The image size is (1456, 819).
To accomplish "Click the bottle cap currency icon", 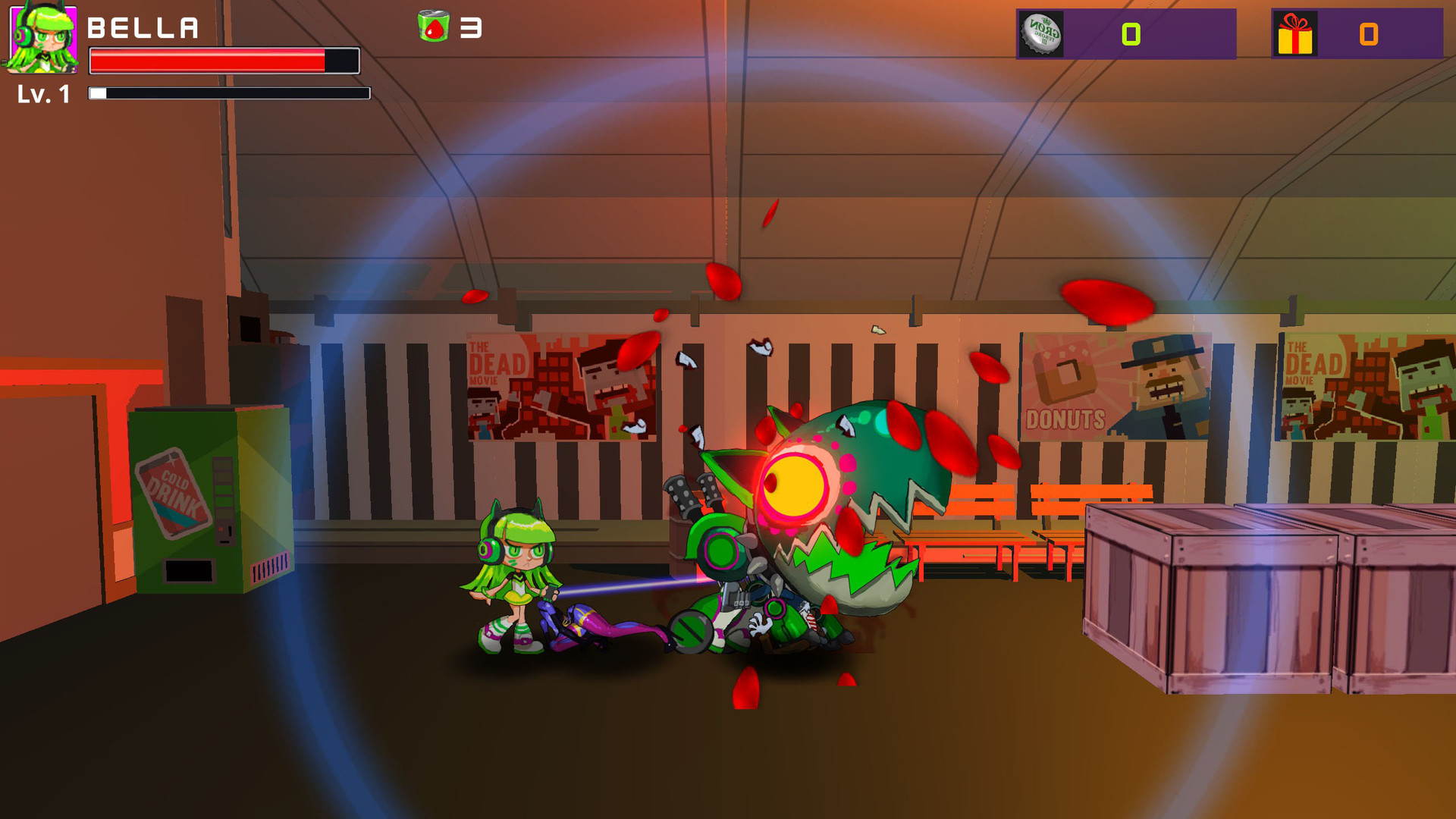I will point(1040,34).
